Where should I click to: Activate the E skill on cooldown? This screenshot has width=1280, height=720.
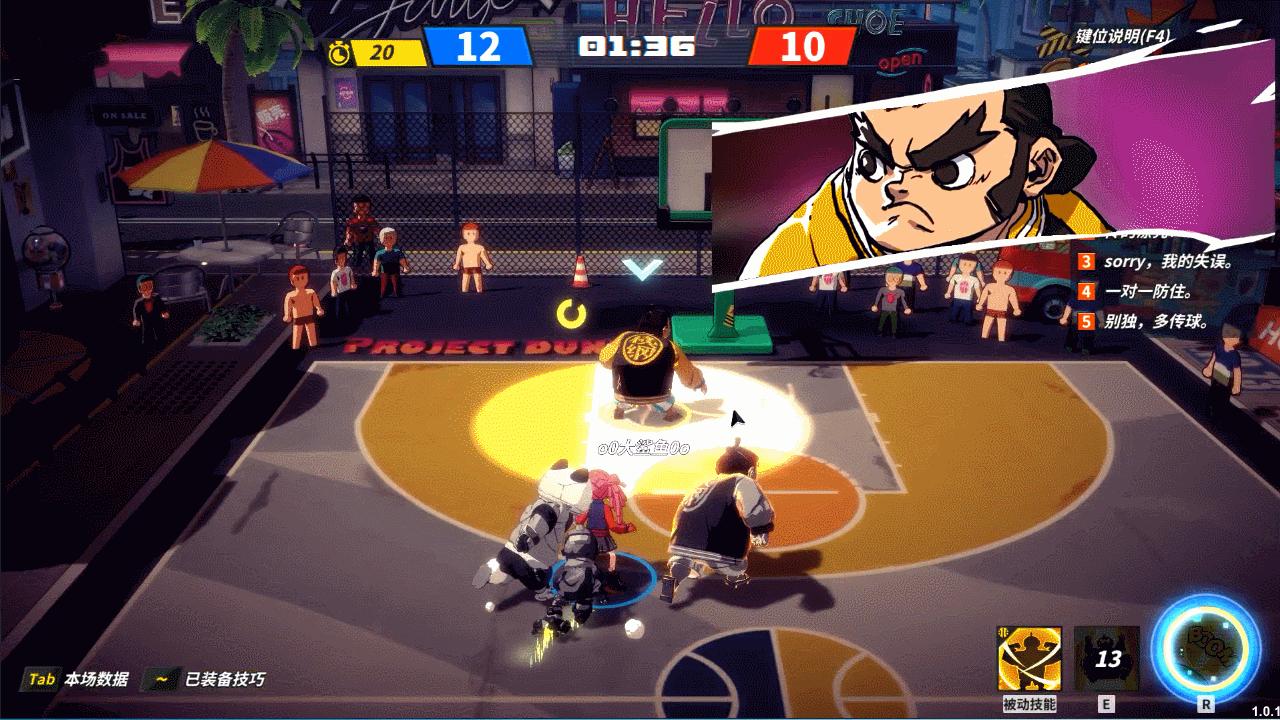pos(1107,659)
